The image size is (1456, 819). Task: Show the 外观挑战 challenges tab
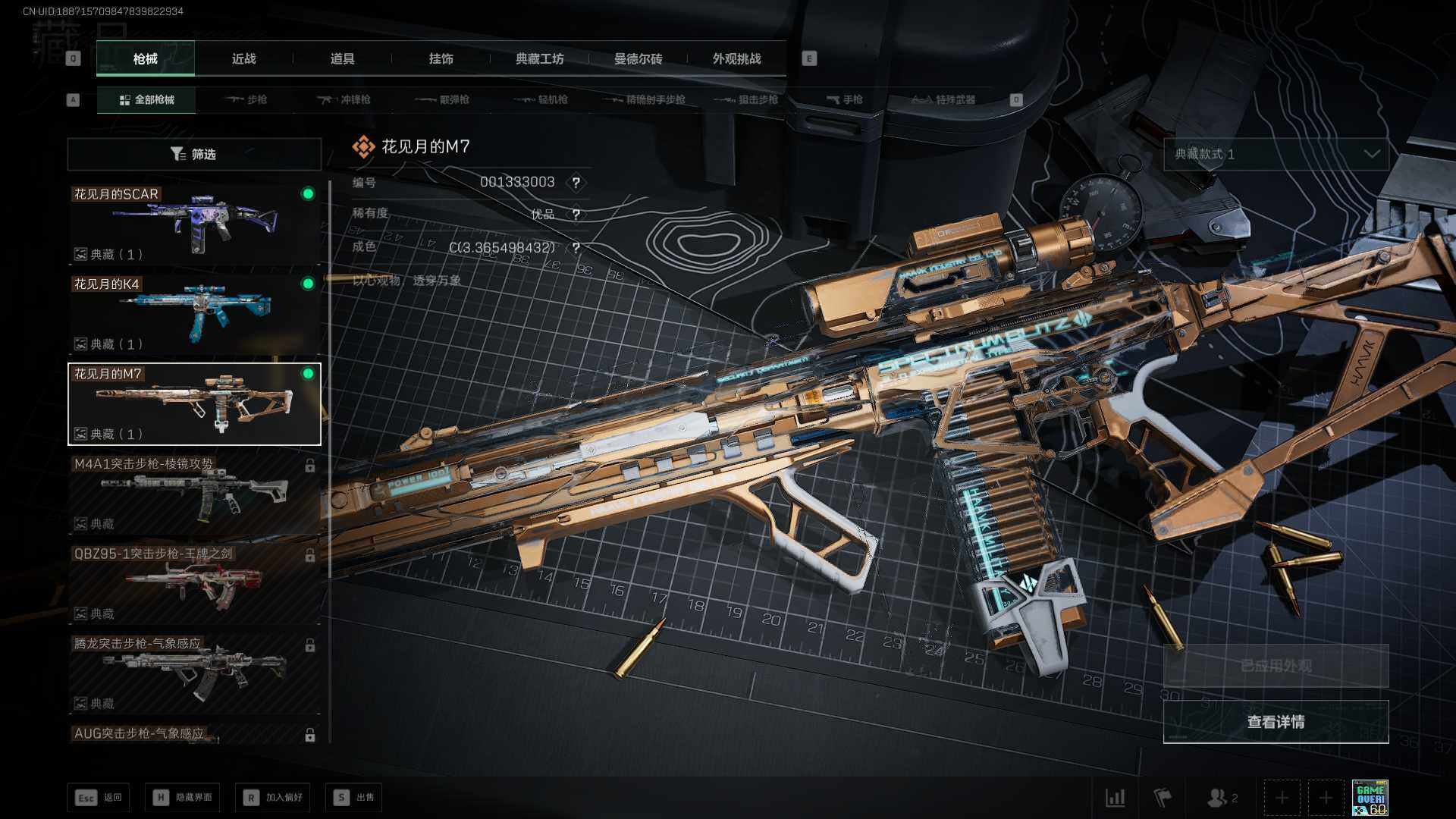pyautogui.click(x=736, y=59)
